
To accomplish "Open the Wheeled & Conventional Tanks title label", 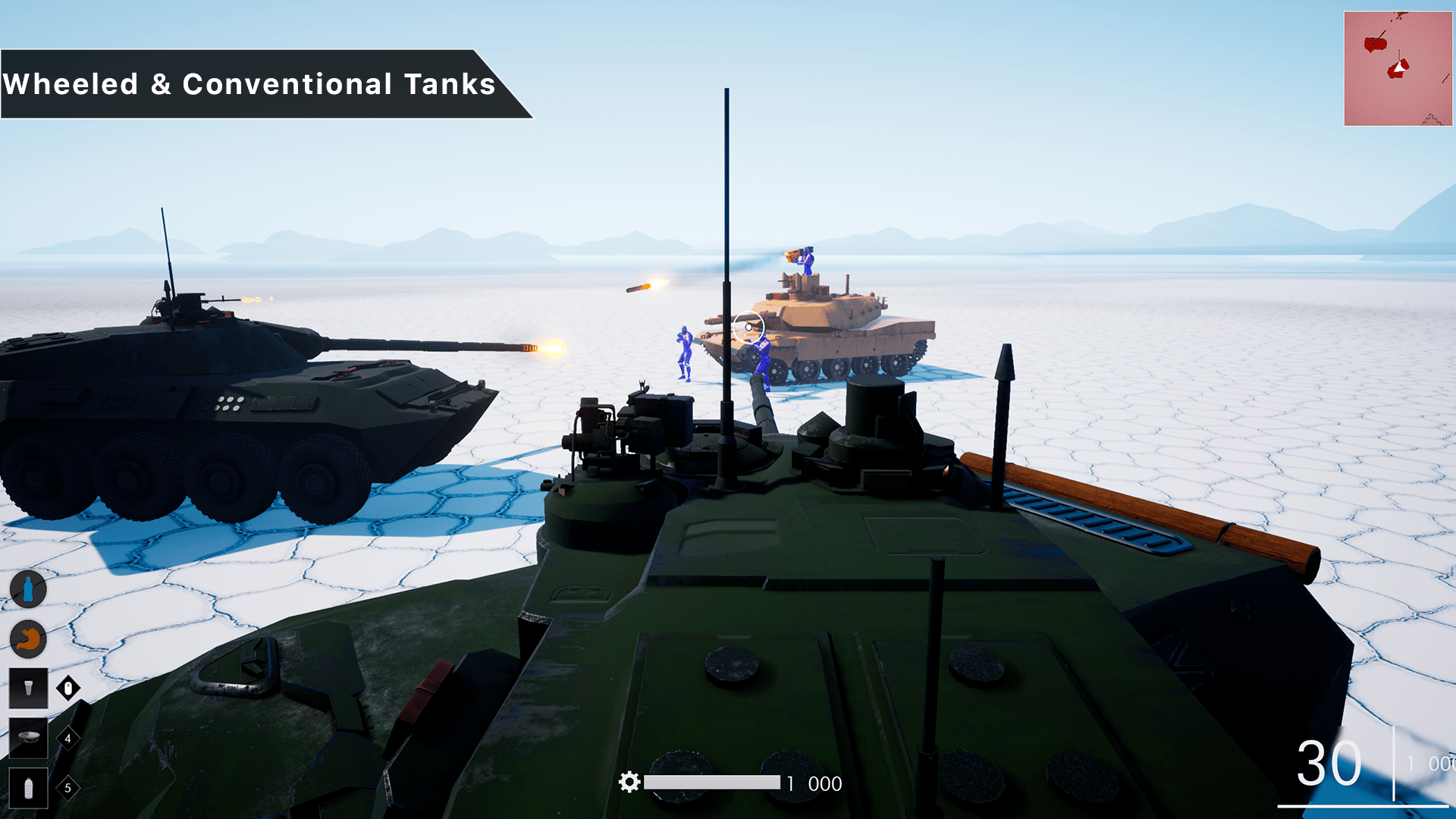I will point(250,83).
